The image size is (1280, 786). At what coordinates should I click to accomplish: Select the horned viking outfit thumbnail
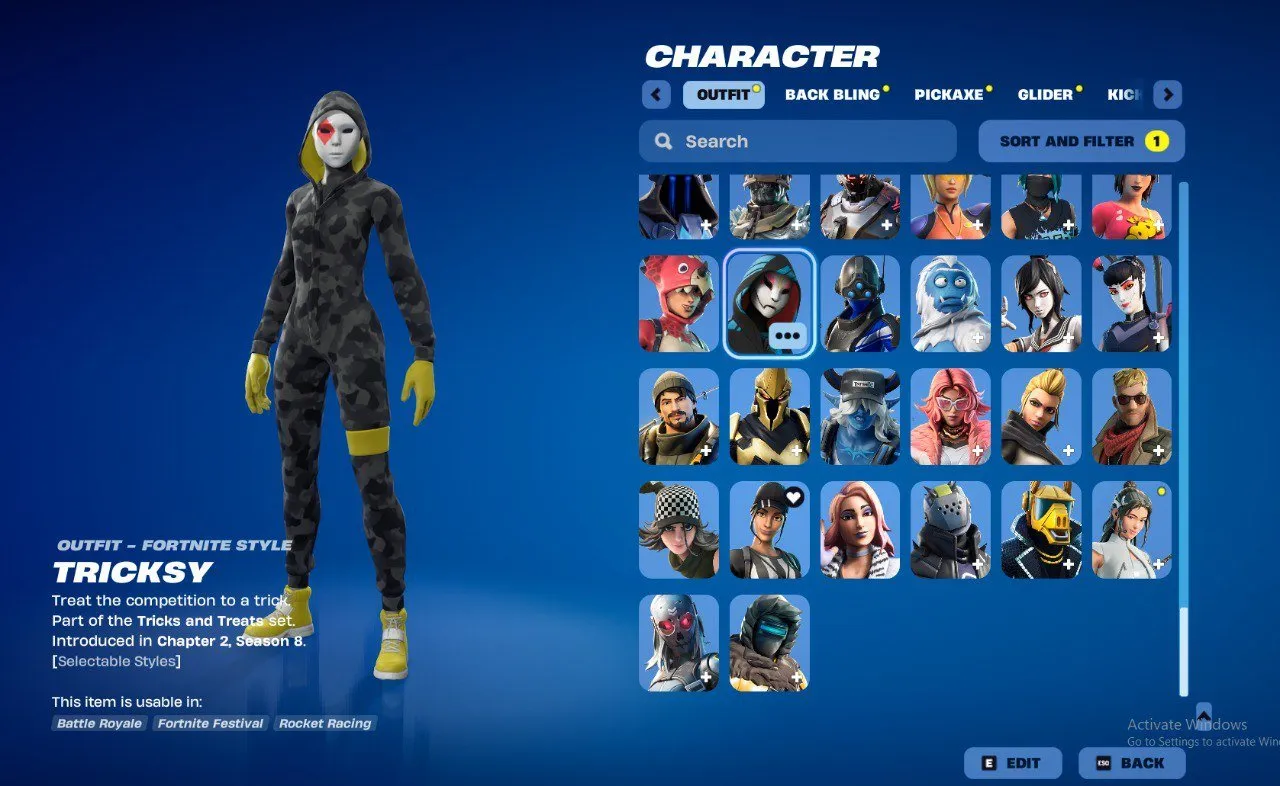[860, 416]
